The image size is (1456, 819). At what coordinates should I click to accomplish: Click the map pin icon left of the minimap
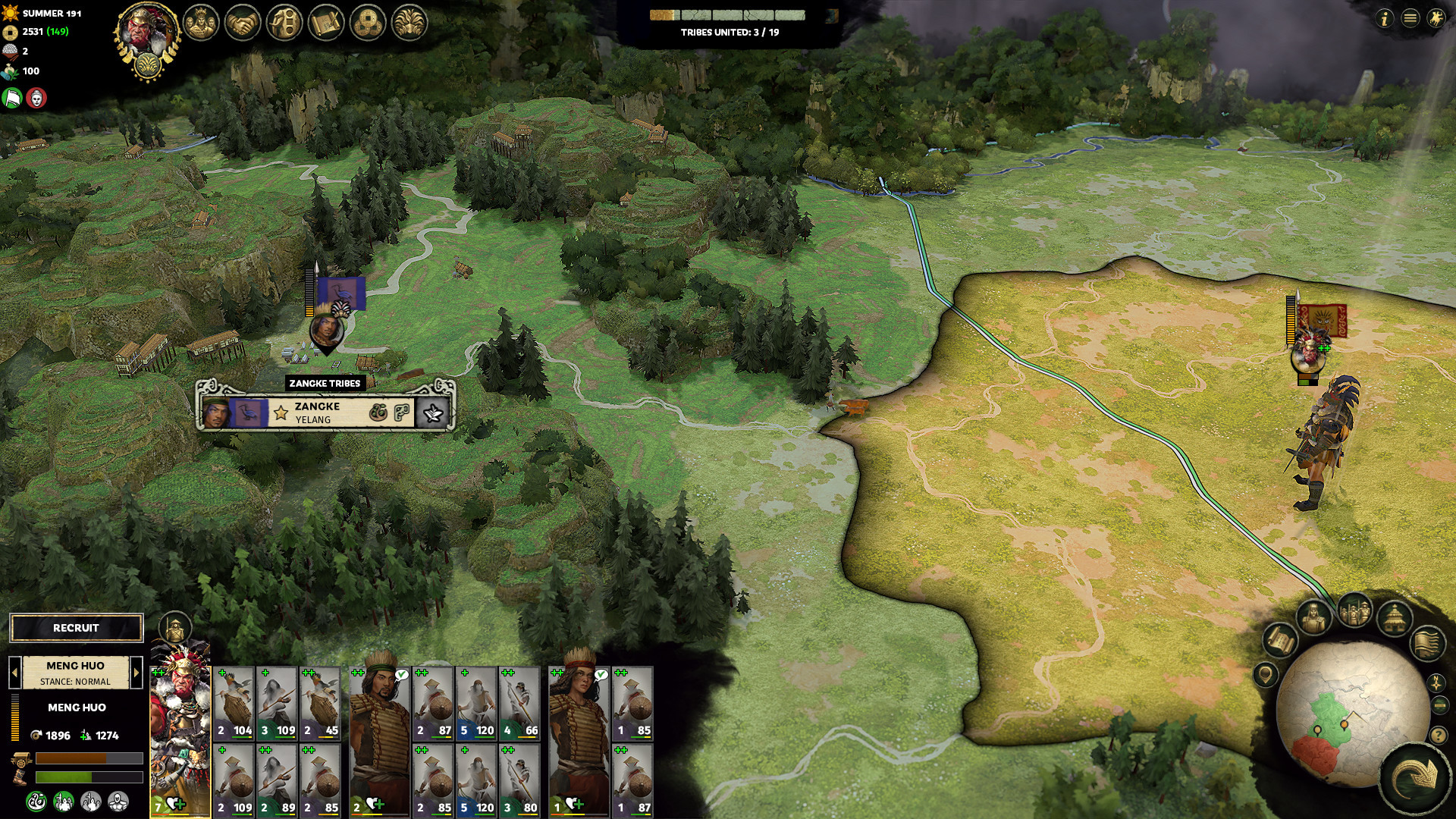[x=1266, y=674]
